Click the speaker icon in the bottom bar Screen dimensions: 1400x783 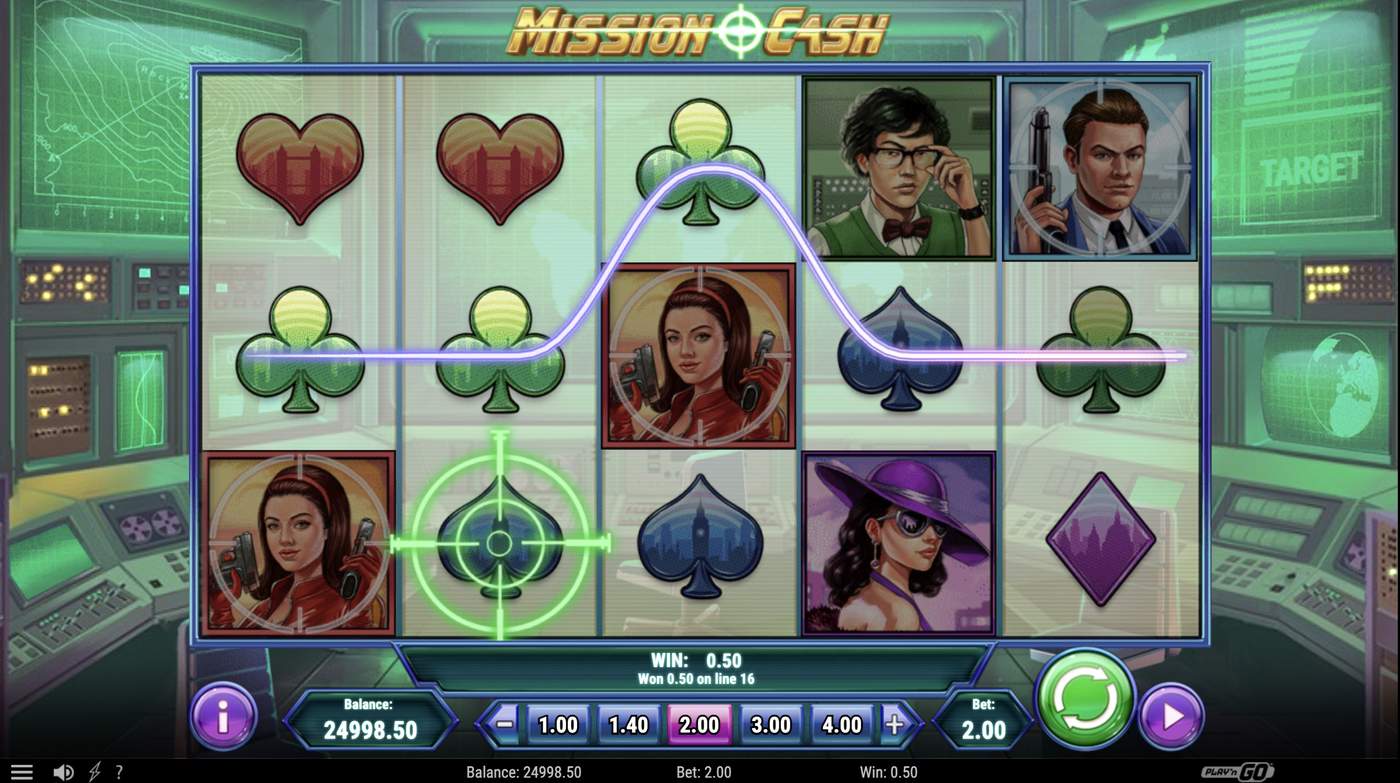click(x=64, y=771)
